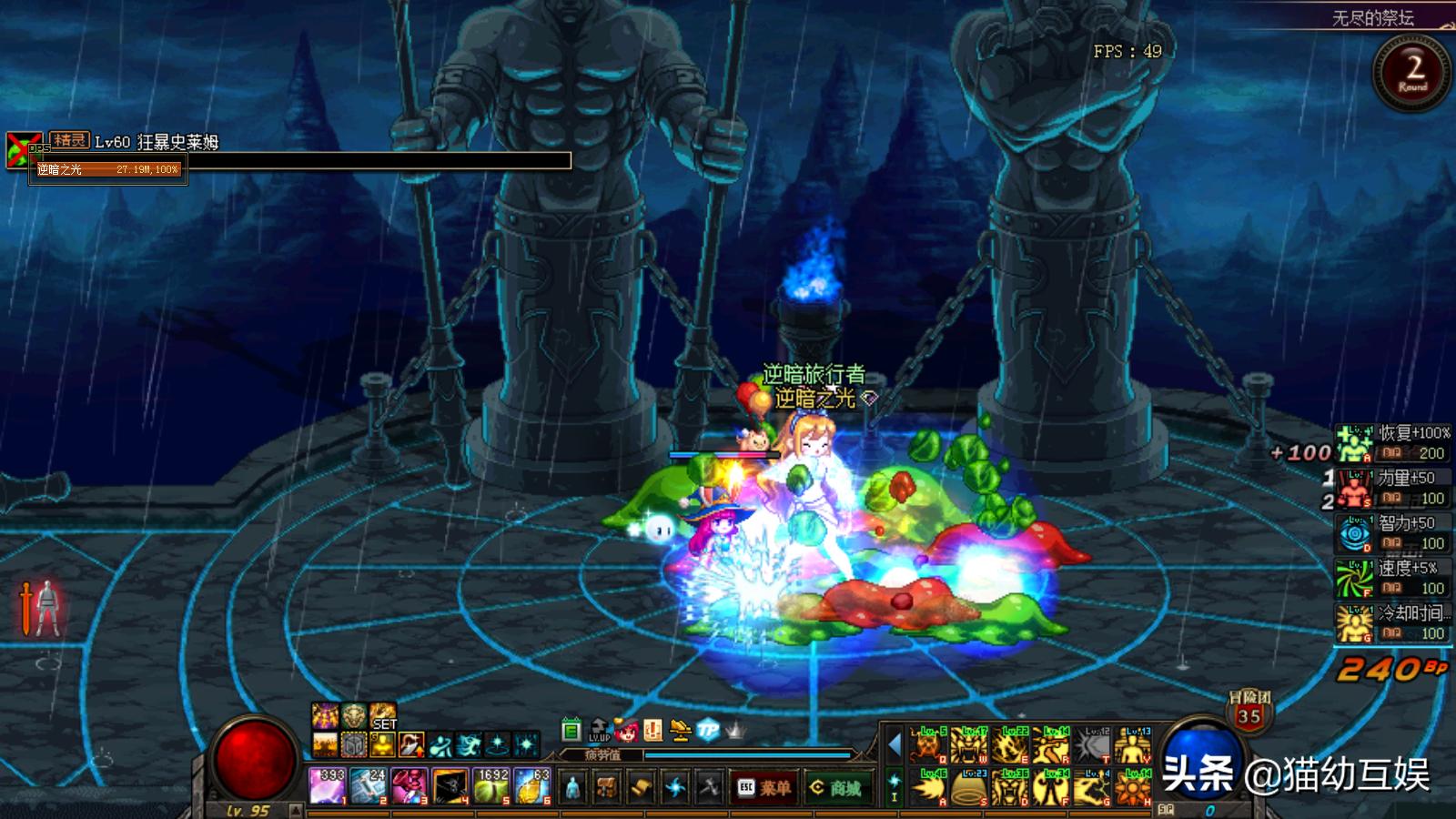Select the 智力+50 intelligence buff
The width and height of the screenshot is (1456, 819).
[x=1393, y=533]
